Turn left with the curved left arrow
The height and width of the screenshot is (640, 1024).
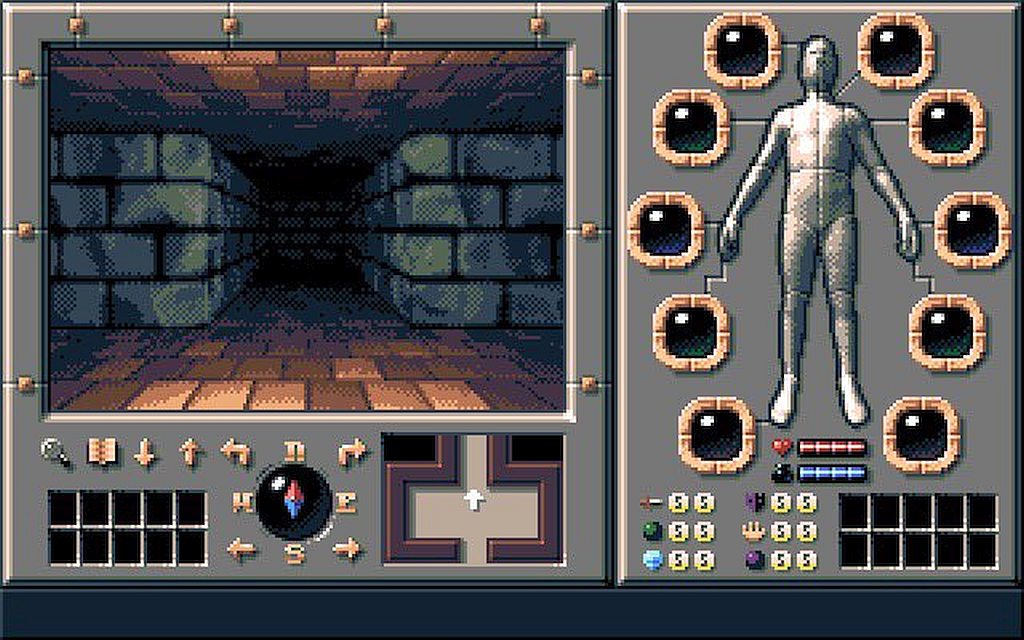(x=235, y=454)
